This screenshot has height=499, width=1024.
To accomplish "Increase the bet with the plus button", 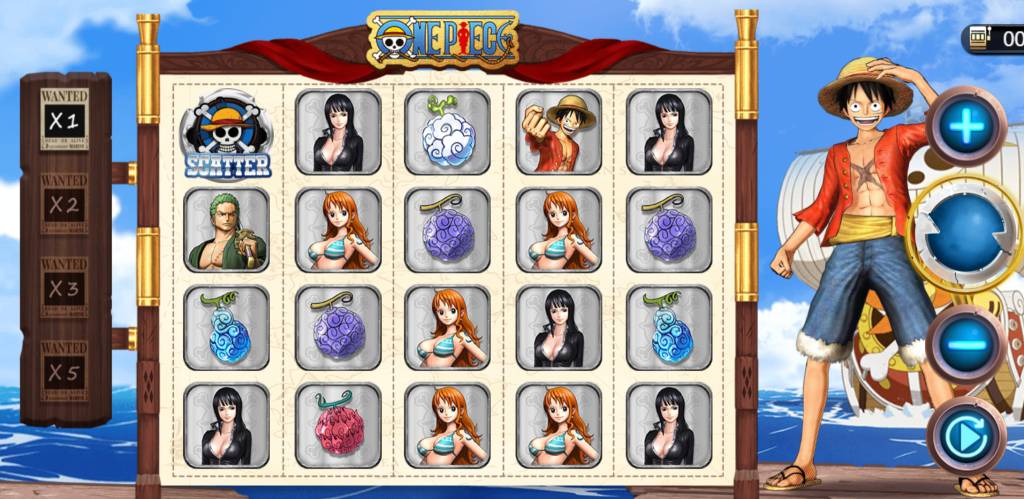I will [966, 125].
